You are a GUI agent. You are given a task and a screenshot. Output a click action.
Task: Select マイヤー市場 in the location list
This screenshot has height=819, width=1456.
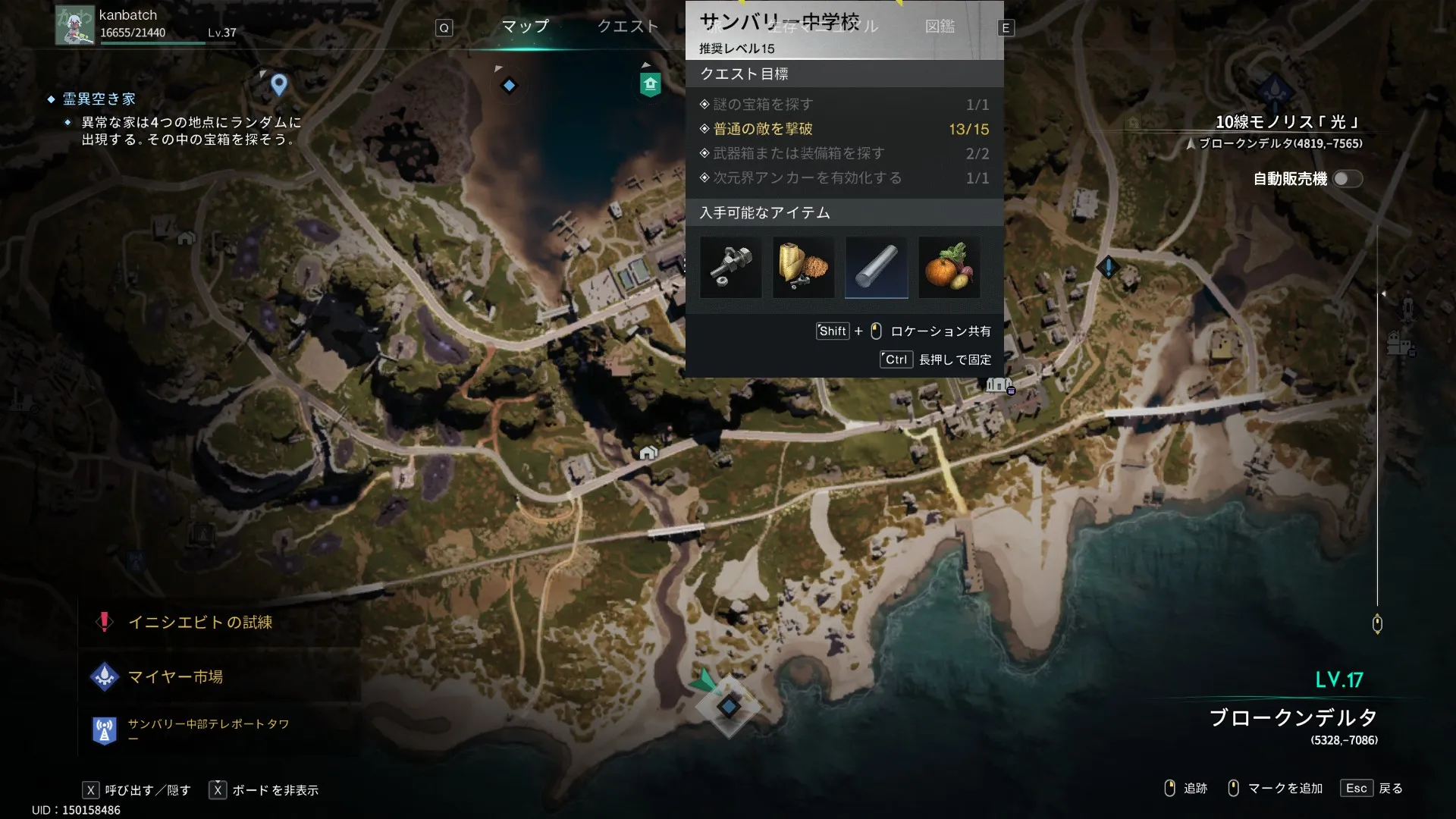175,677
